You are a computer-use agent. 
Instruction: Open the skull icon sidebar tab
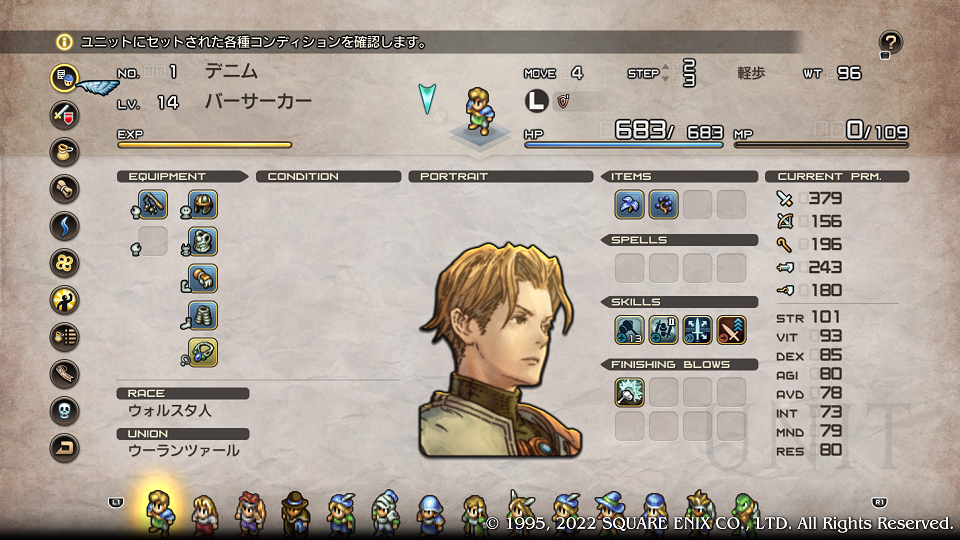(65, 411)
